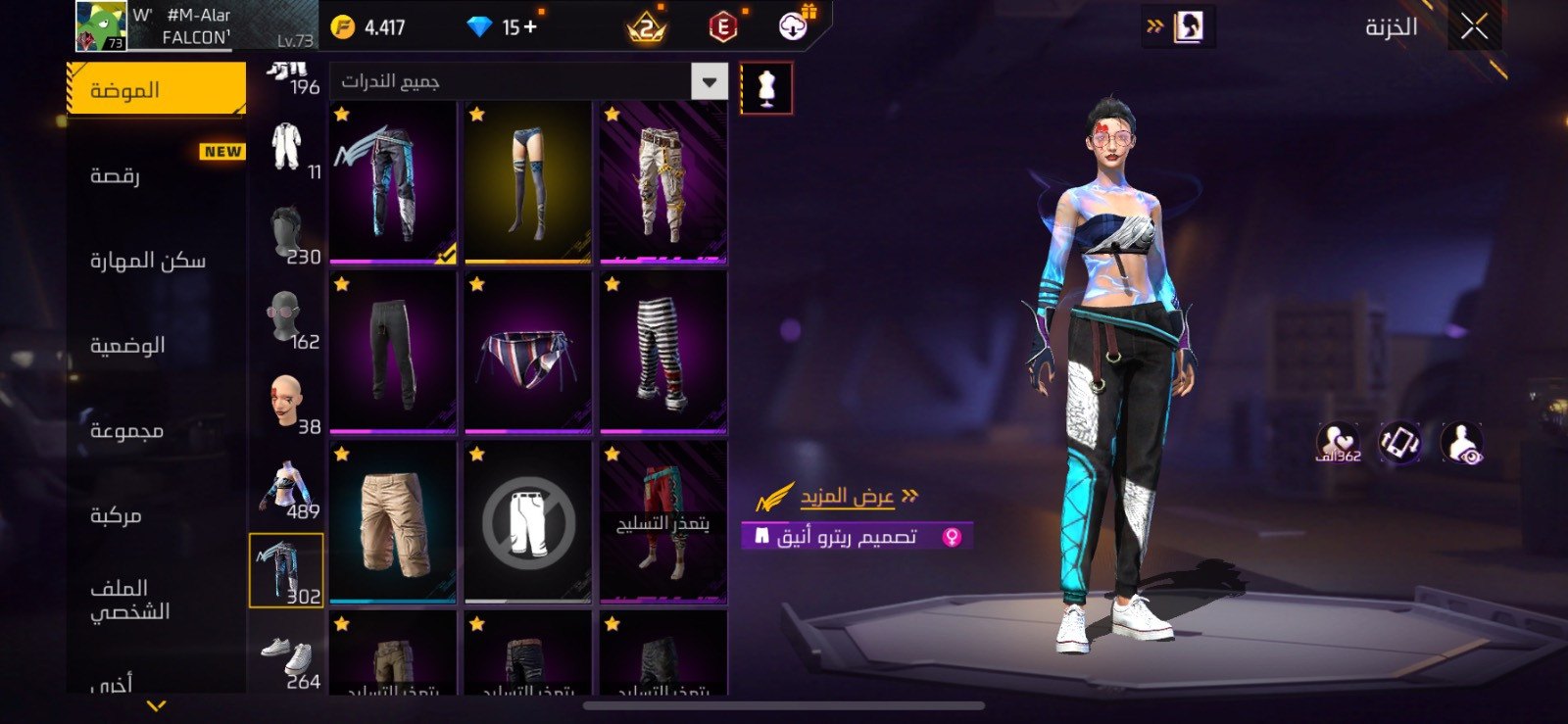Image resolution: width=1568 pixels, height=724 pixels.
Task: Open the الموضة fashion tab
Action: (156, 90)
